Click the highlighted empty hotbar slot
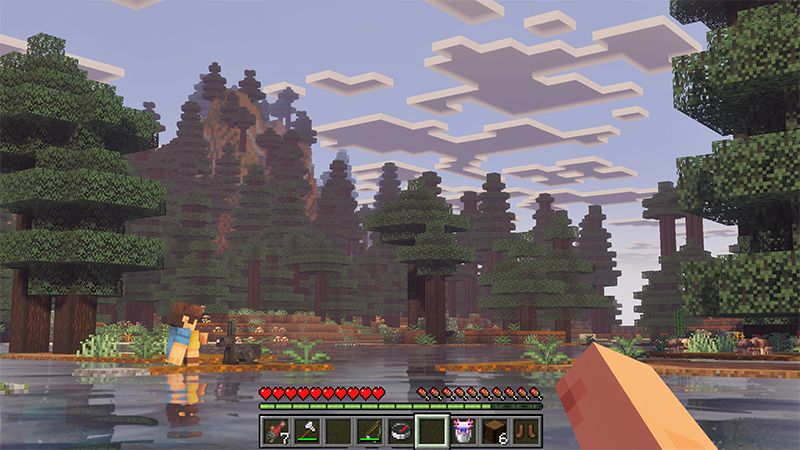 (432, 431)
